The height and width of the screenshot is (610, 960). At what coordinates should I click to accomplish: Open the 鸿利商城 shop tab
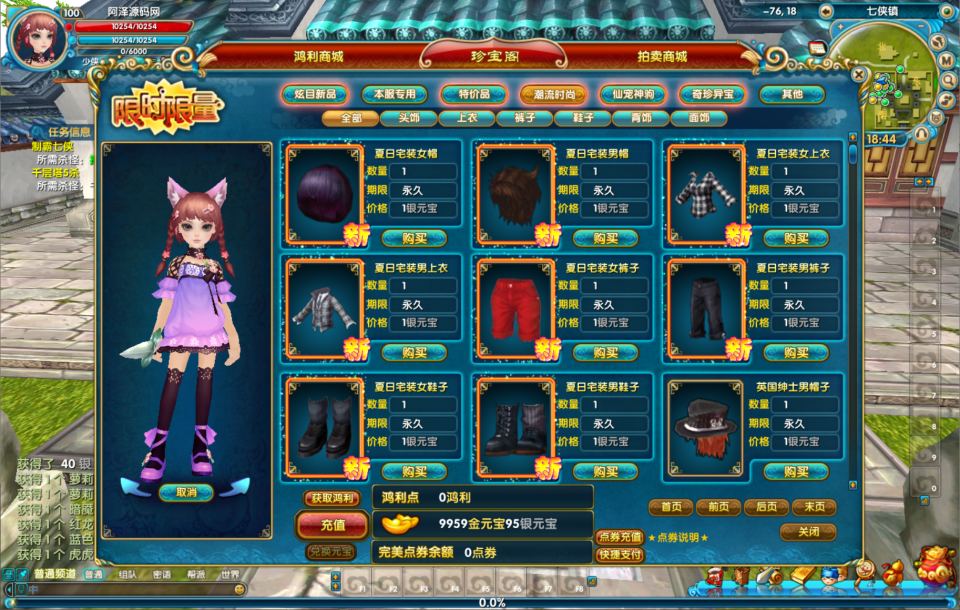point(318,57)
